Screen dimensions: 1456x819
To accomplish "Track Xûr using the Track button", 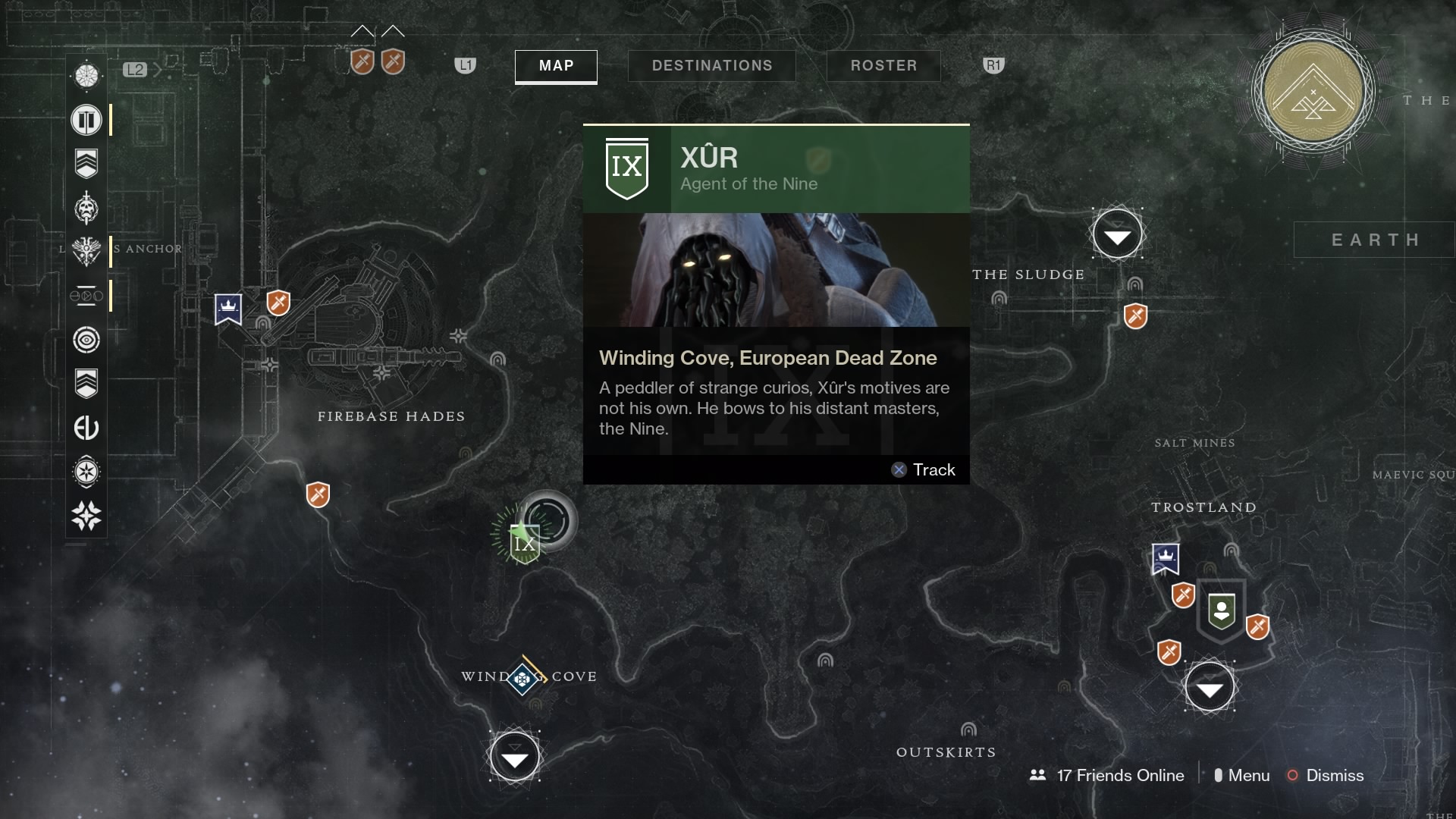I will click(x=924, y=469).
